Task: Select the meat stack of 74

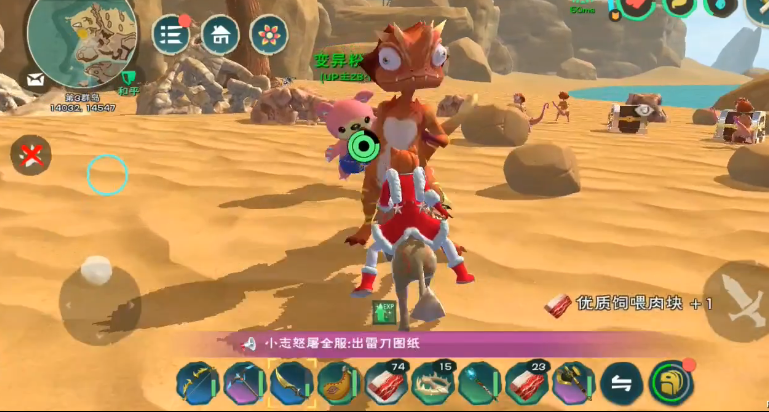Action: pyautogui.click(x=385, y=382)
